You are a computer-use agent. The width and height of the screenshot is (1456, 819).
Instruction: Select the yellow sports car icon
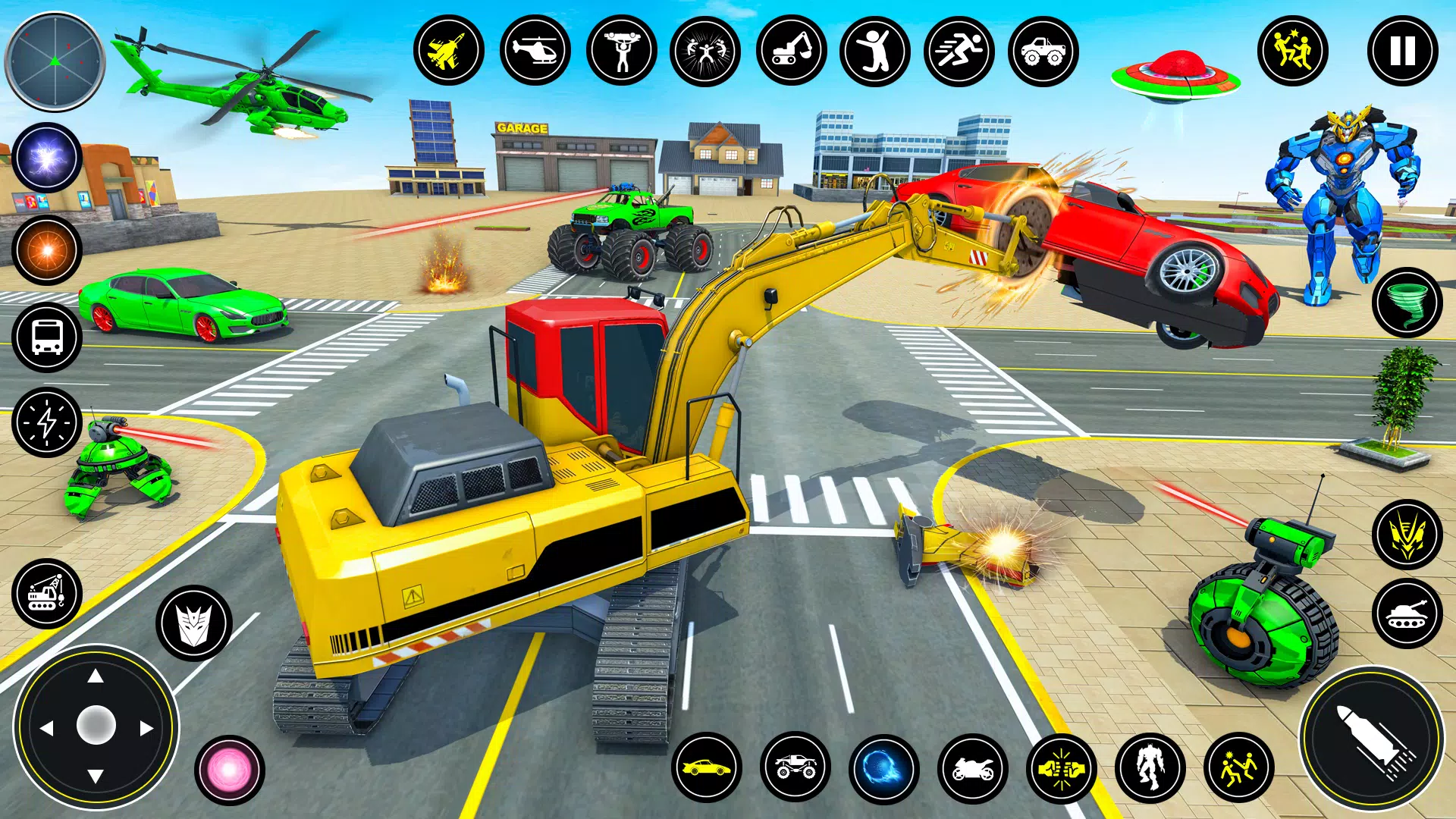click(706, 768)
